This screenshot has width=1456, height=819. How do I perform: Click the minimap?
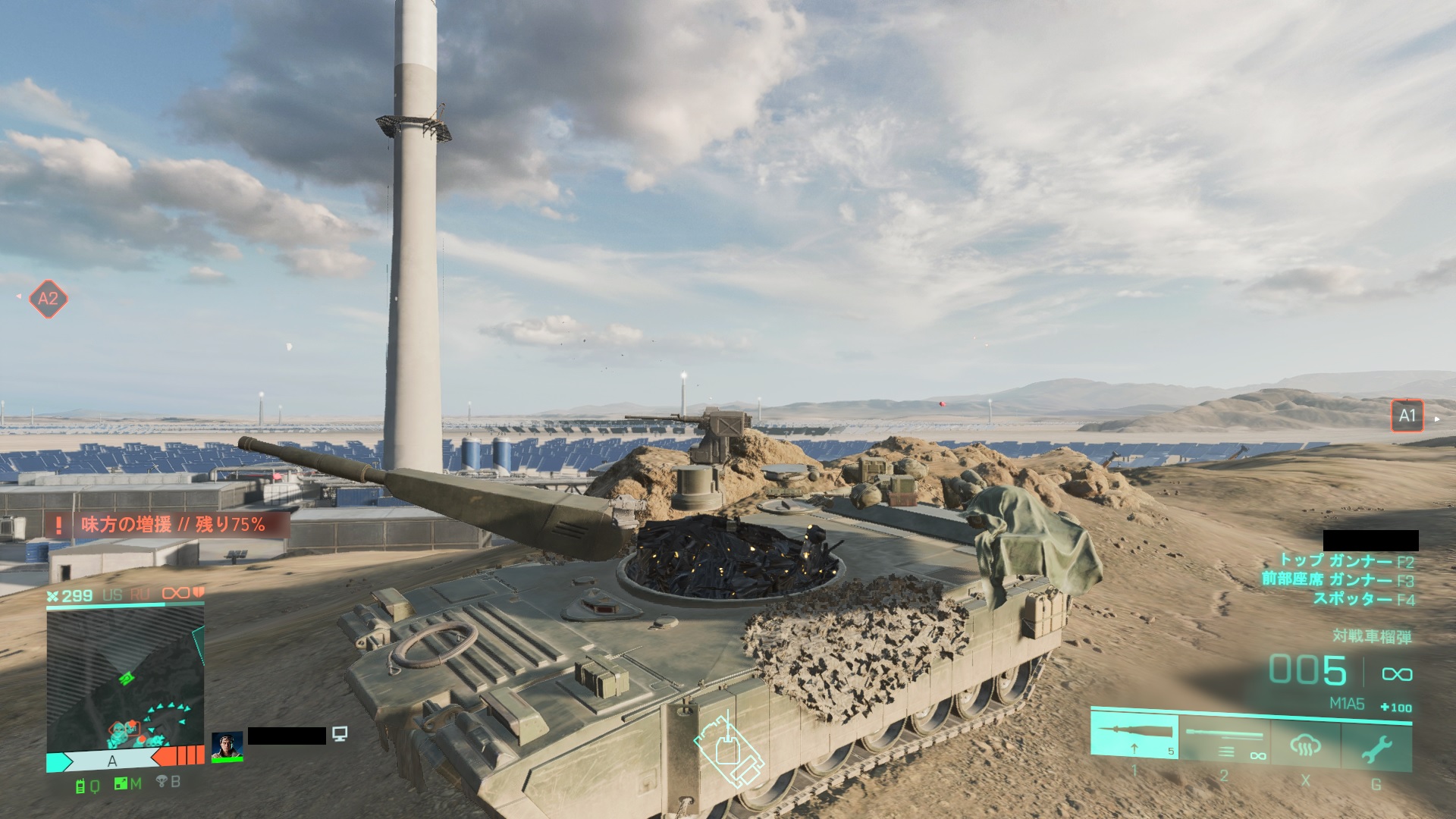tap(125, 680)
